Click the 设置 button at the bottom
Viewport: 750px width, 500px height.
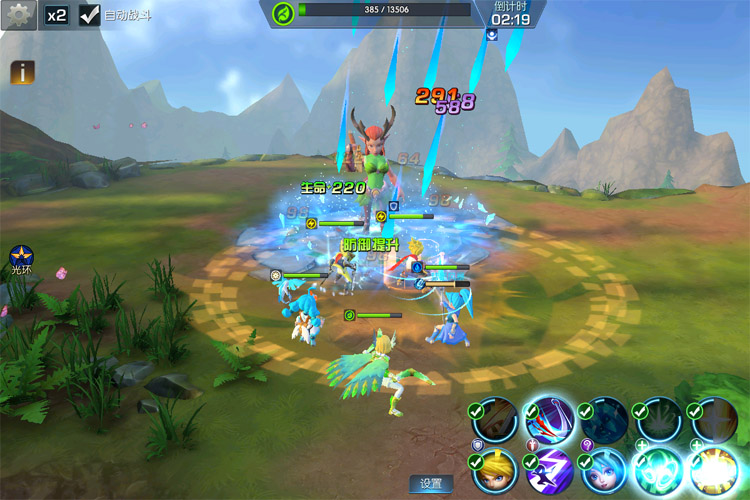(x=431, y=484)
